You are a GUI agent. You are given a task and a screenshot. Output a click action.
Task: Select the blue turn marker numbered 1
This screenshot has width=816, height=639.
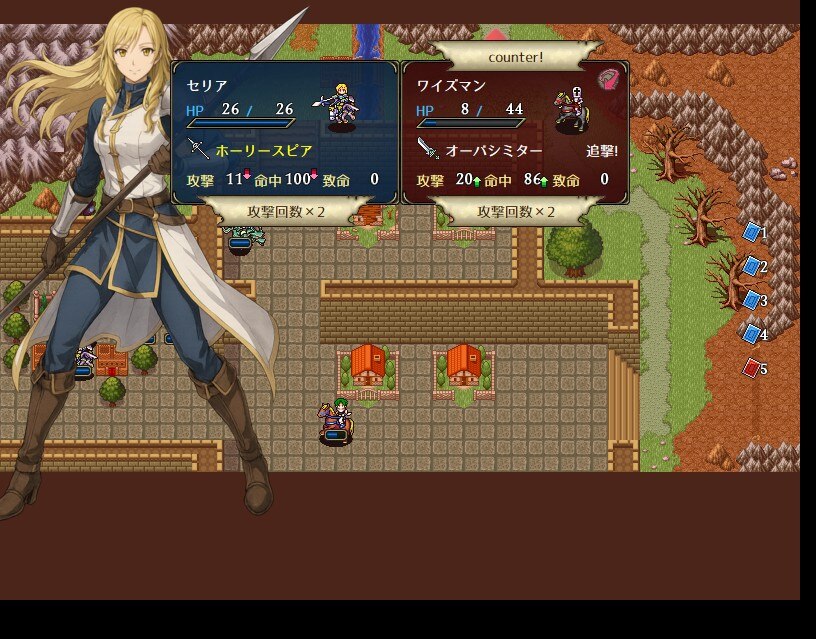pos(752,232)
